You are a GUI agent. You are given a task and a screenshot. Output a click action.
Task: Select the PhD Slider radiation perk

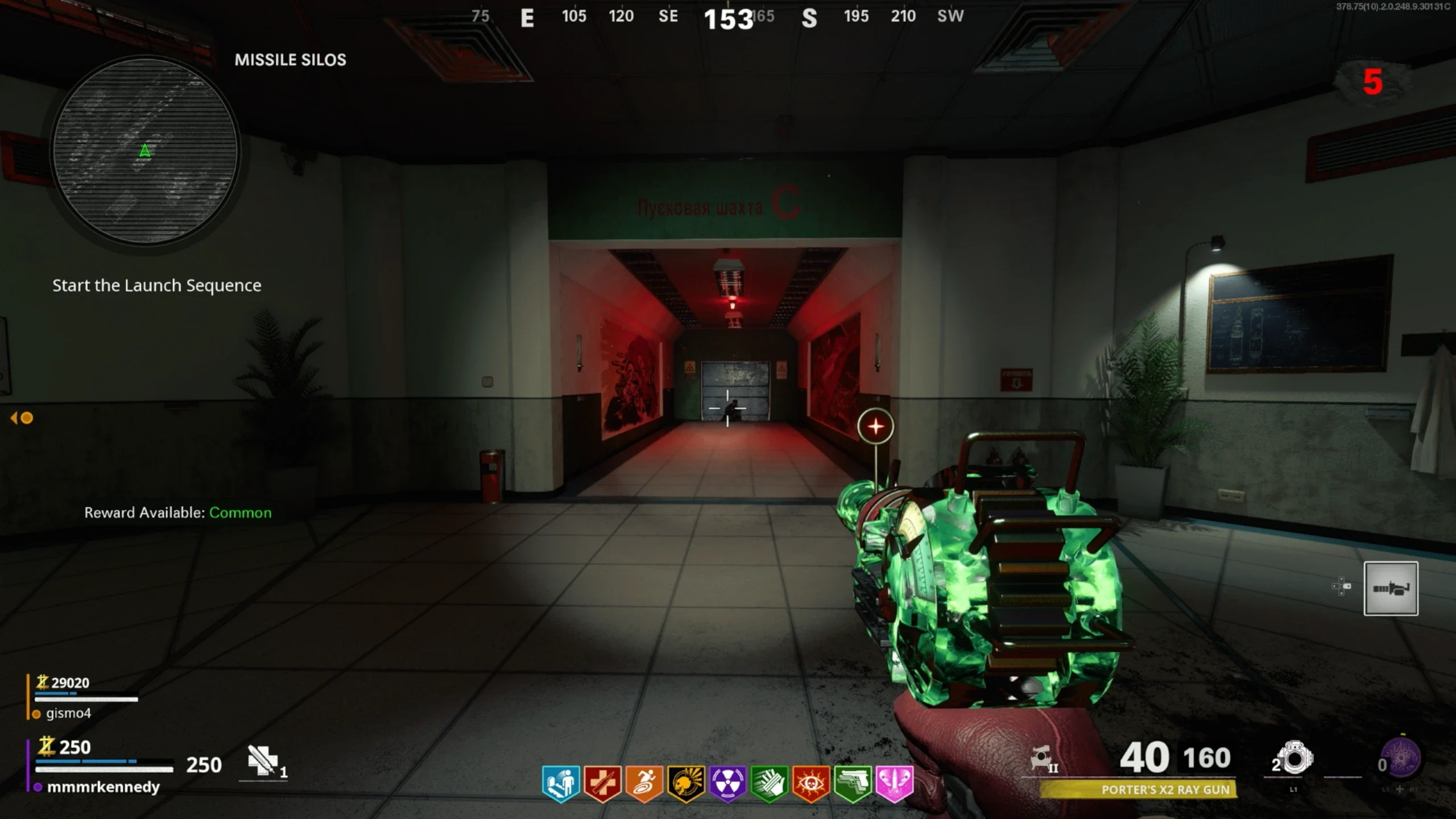point(727,783)
